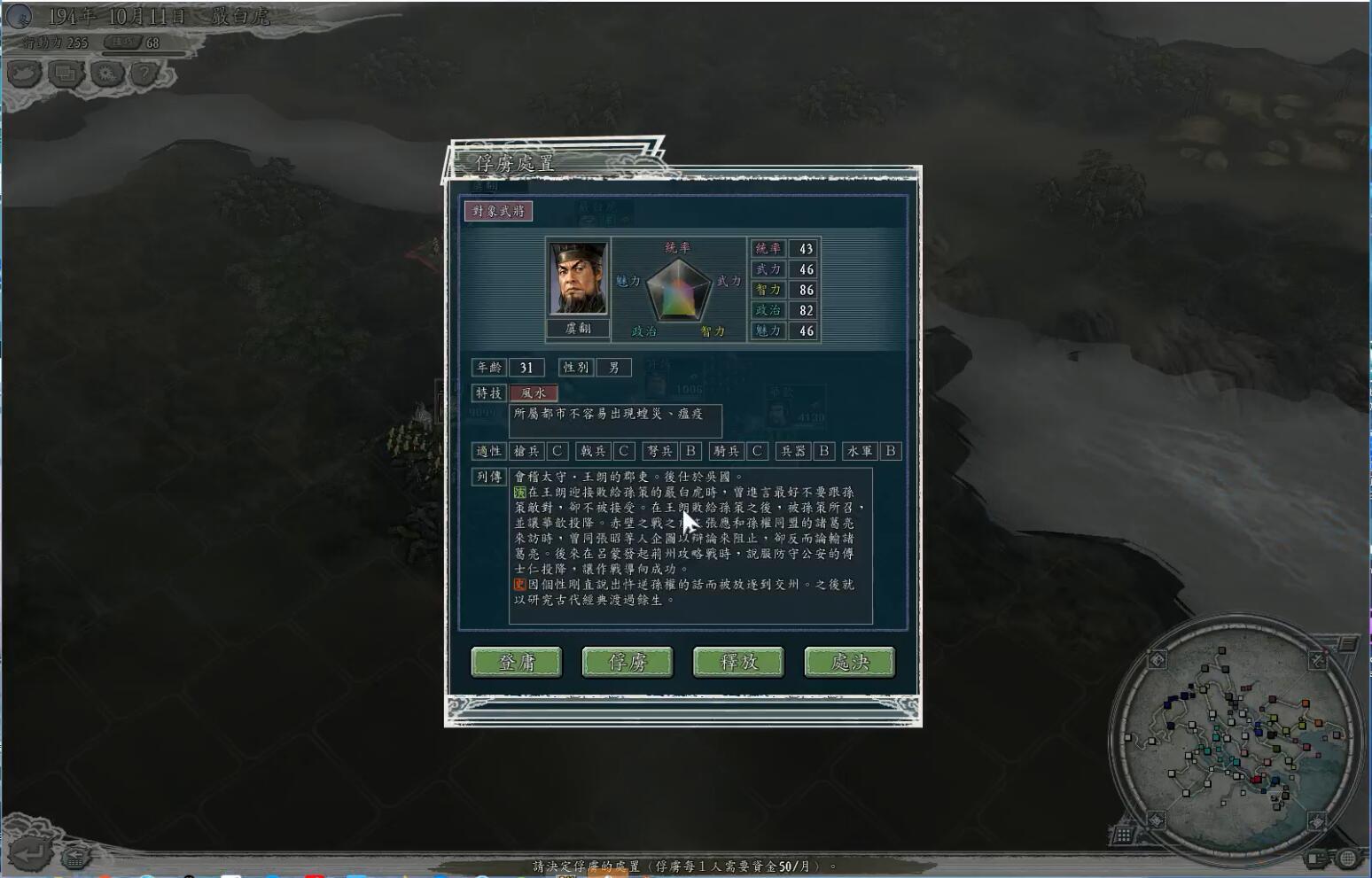
Task: Select 處決 to execute the captive
Action: pyautogui.click(x=849, y=662)
